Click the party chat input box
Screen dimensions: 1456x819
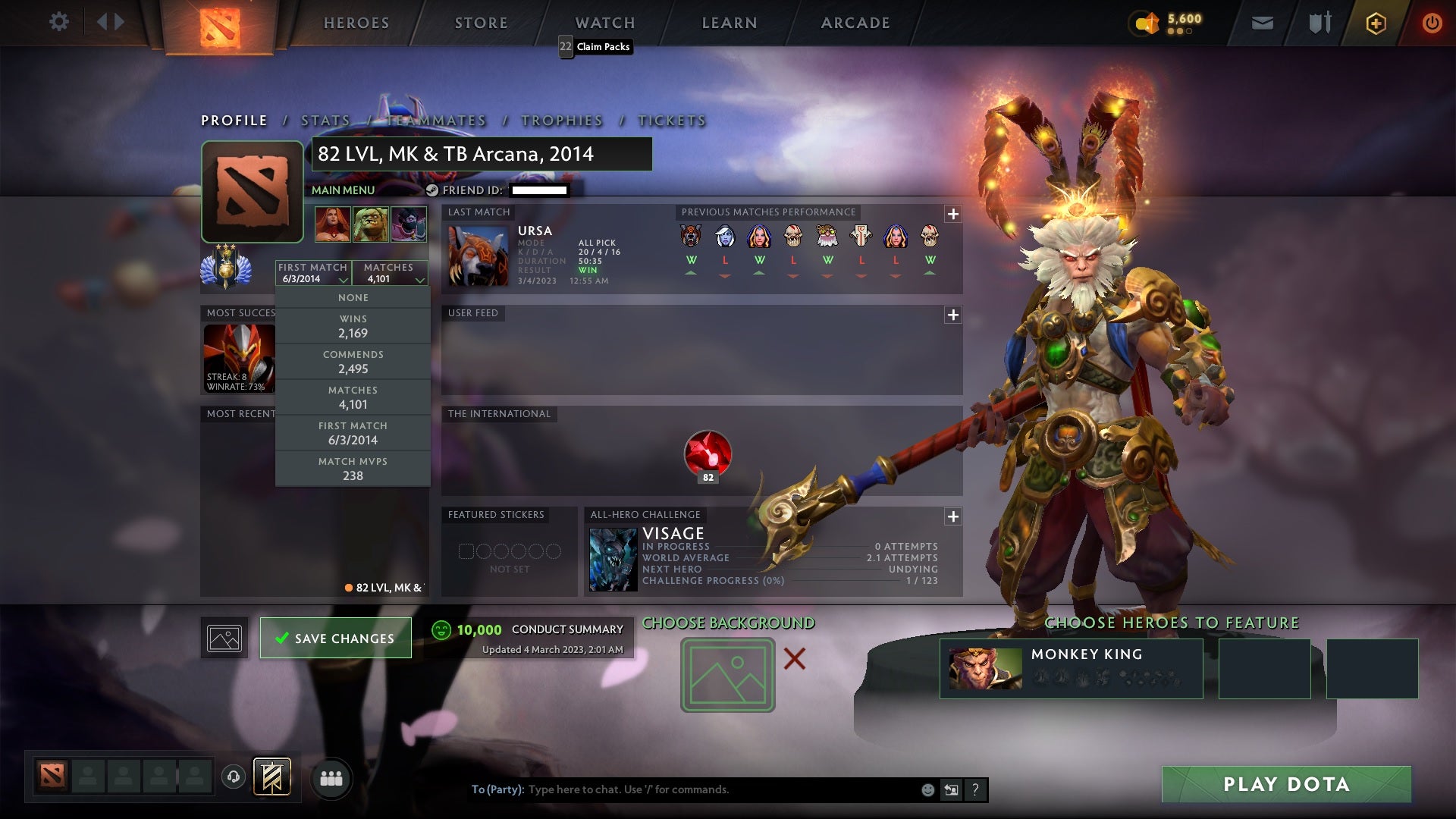tap(720, 789)
